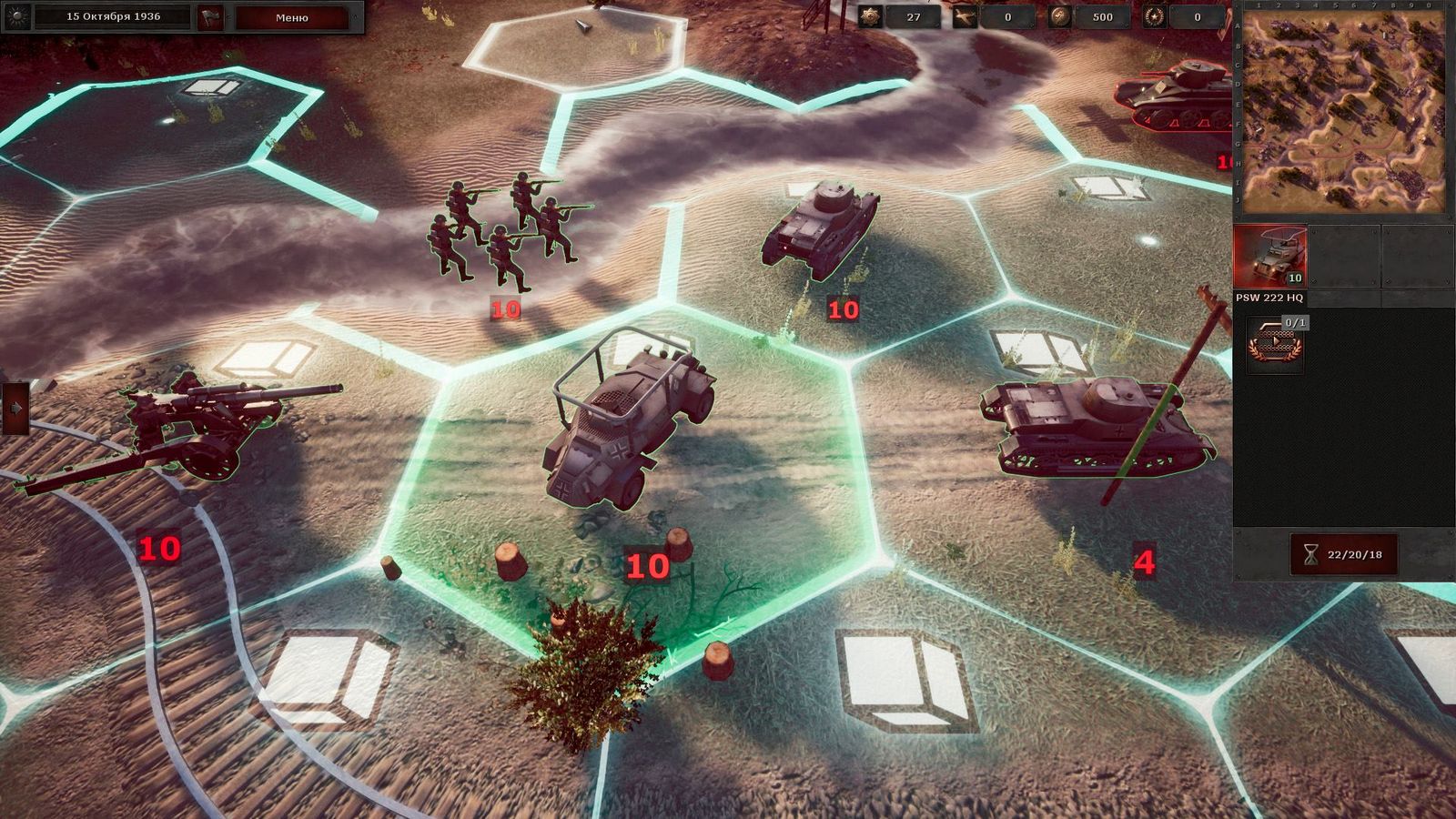Open the Меню button
The image size is (1456, 819).
tap(291, 16)
